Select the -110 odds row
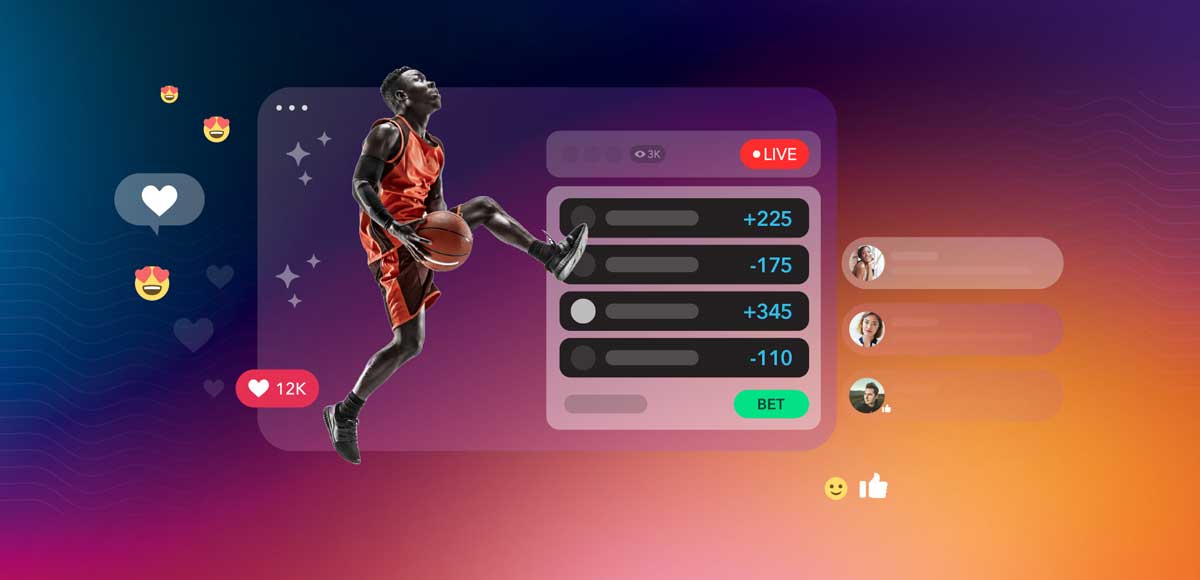The height and width of the screenshot is (580, 1200). 684,357
